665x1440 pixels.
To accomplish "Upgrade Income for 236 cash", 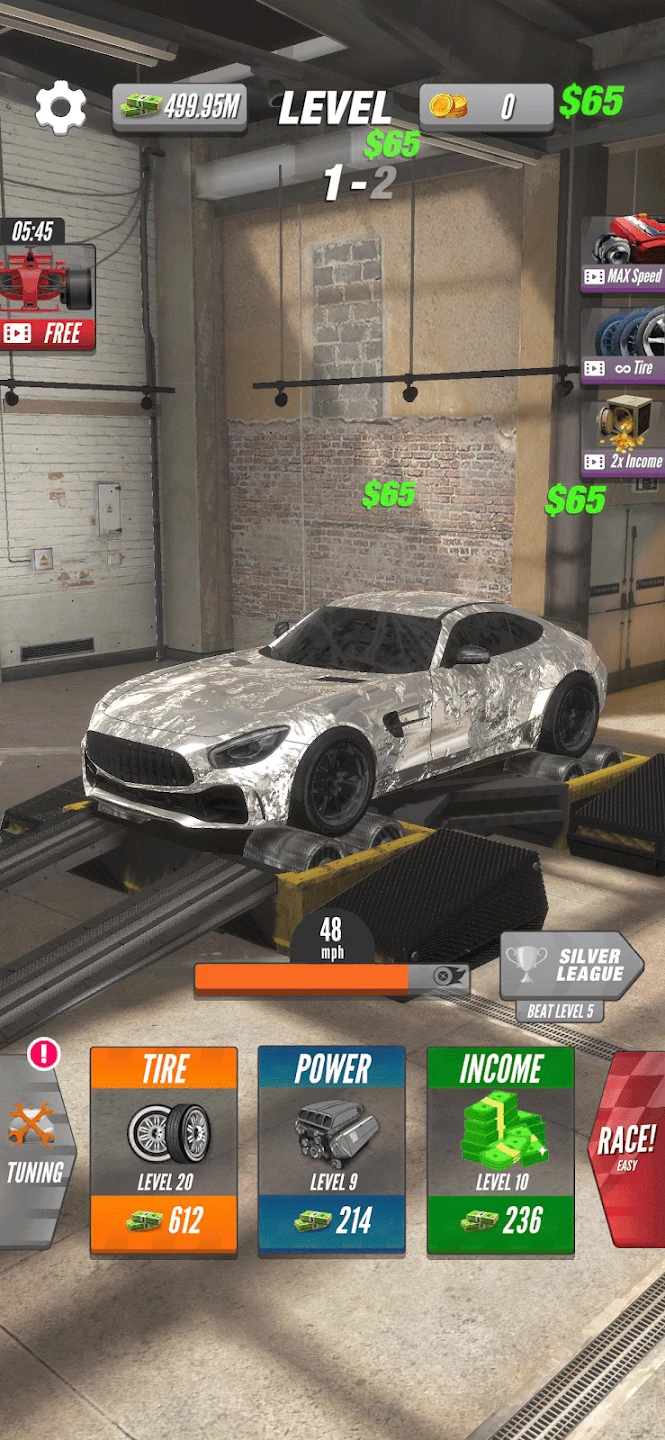I will [x=500, y=1150].
